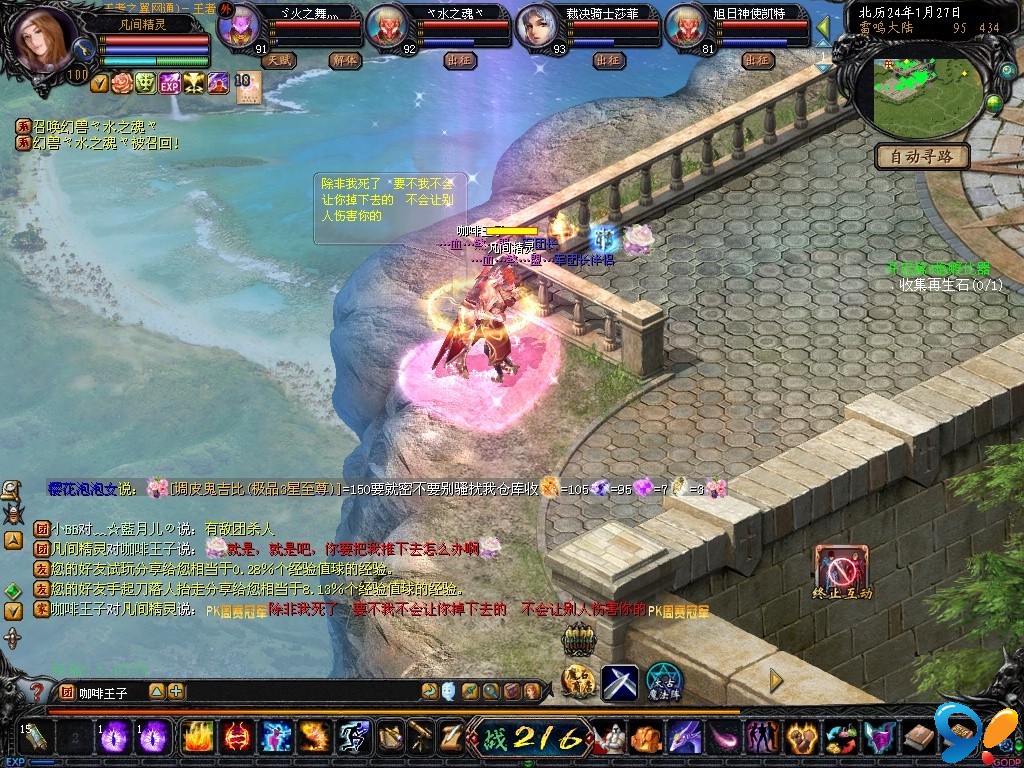Open the 魔法阵 magic circle icon
1024x768 pixels.
[x=663, y=681]
